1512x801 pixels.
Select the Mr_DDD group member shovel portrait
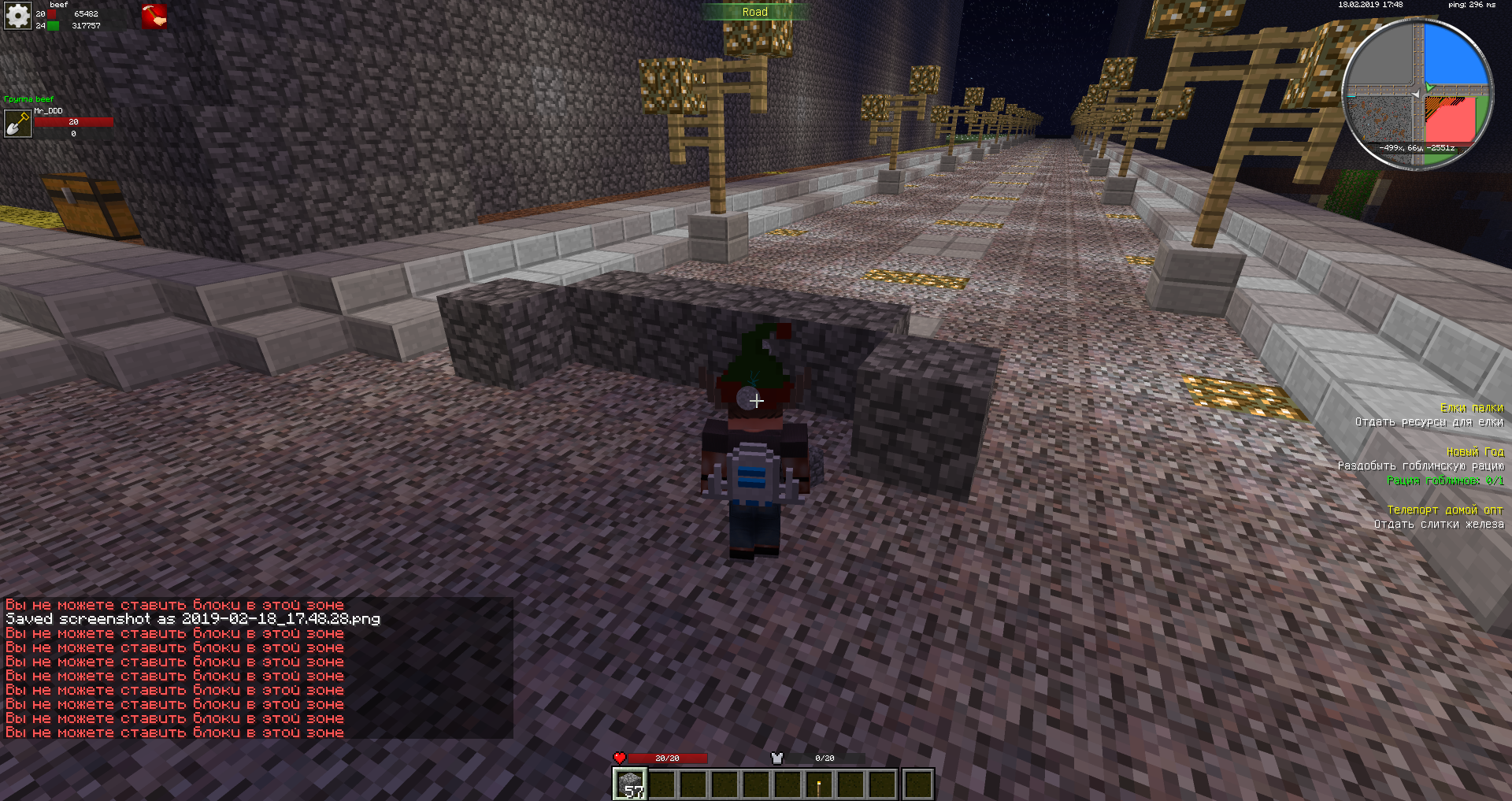coord(17,124)
